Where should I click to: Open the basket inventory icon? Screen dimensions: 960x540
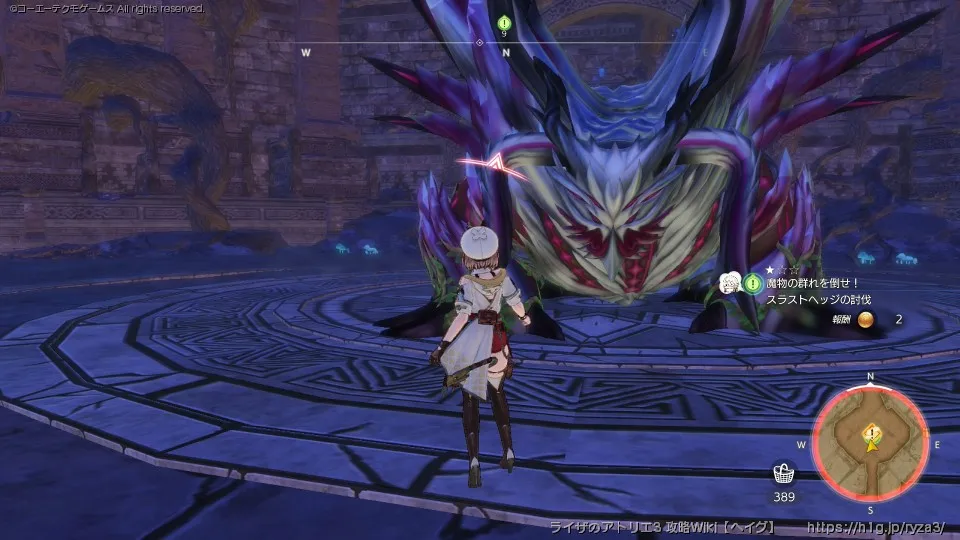pos(784,473)
